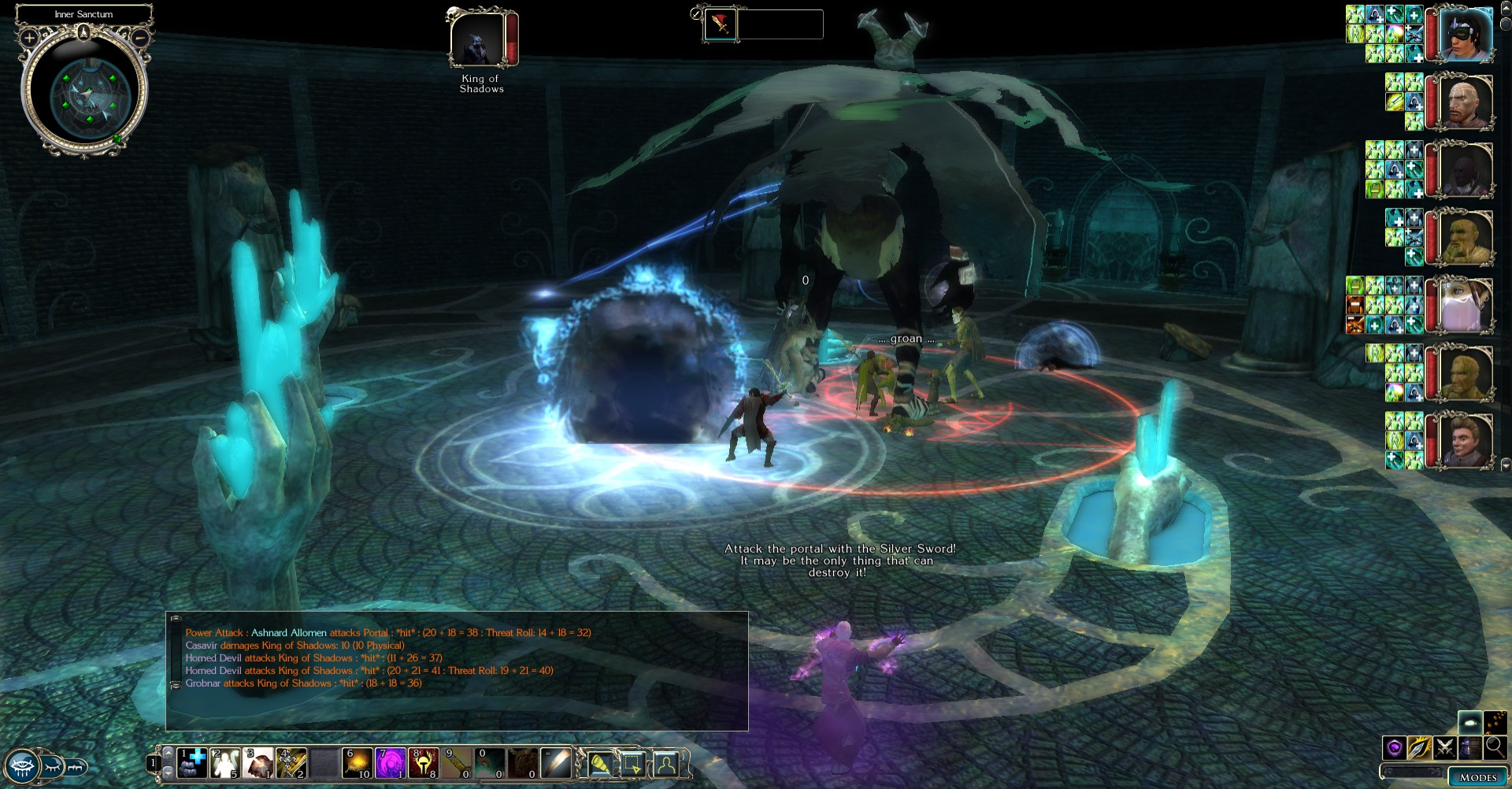Viewport: 1512px width, 789px height.
Task: Zoom out the minimap with minus button
Action: 140,37
